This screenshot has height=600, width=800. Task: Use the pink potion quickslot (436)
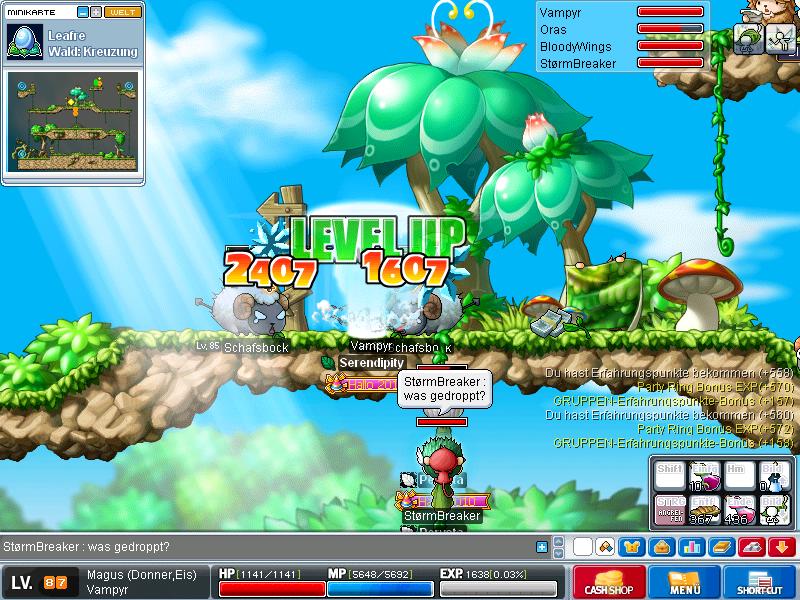tap(738, 508)
